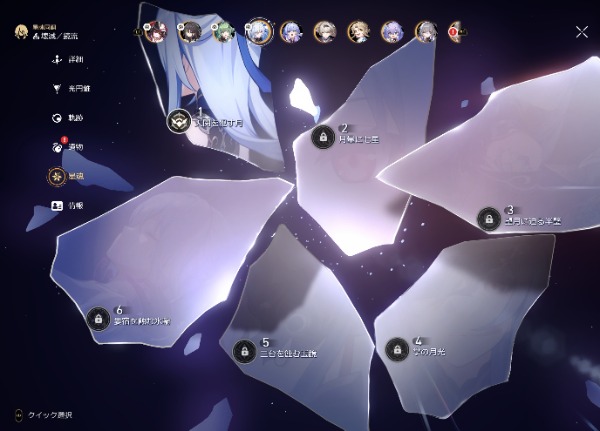Select the unlocked Eidolon 1 node
600x431 pixels.
tap(179, 120)
